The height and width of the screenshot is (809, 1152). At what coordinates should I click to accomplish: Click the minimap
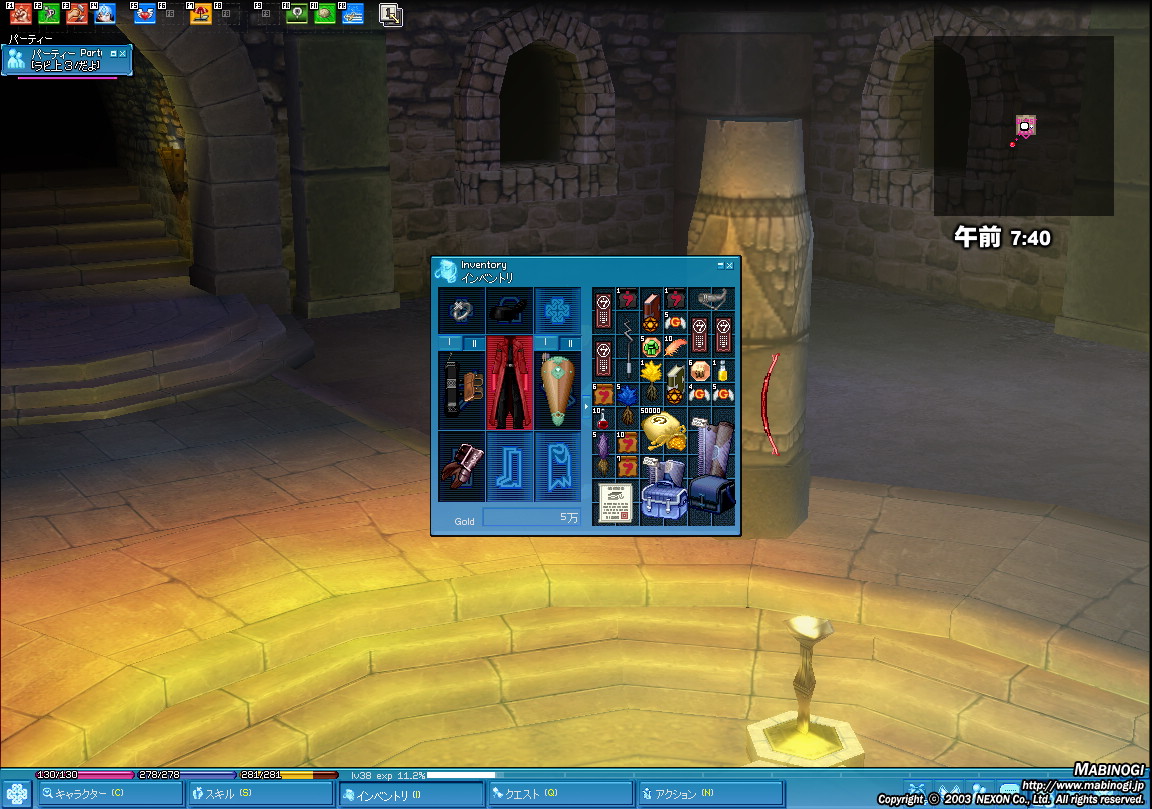click(1023, 126)
